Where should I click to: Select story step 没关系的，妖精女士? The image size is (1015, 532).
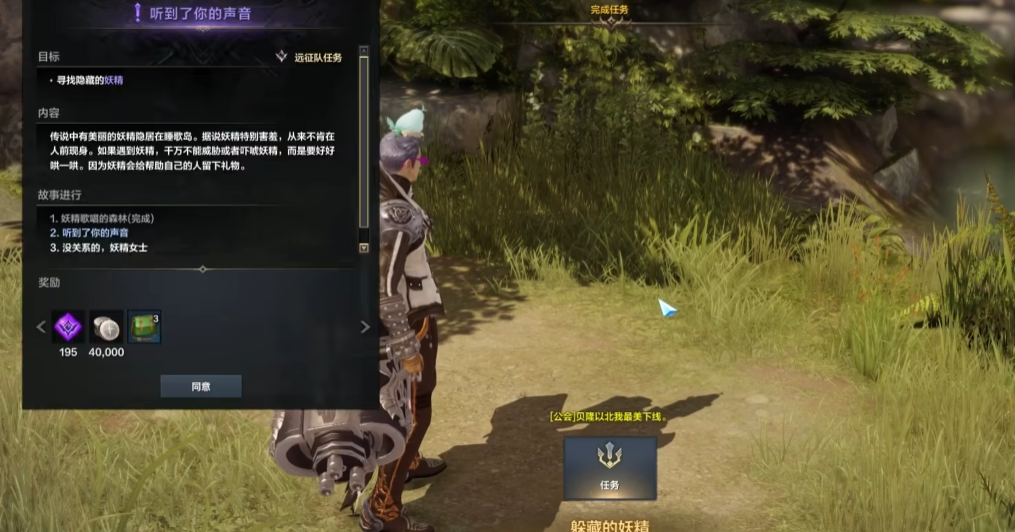tap(98, 247)
